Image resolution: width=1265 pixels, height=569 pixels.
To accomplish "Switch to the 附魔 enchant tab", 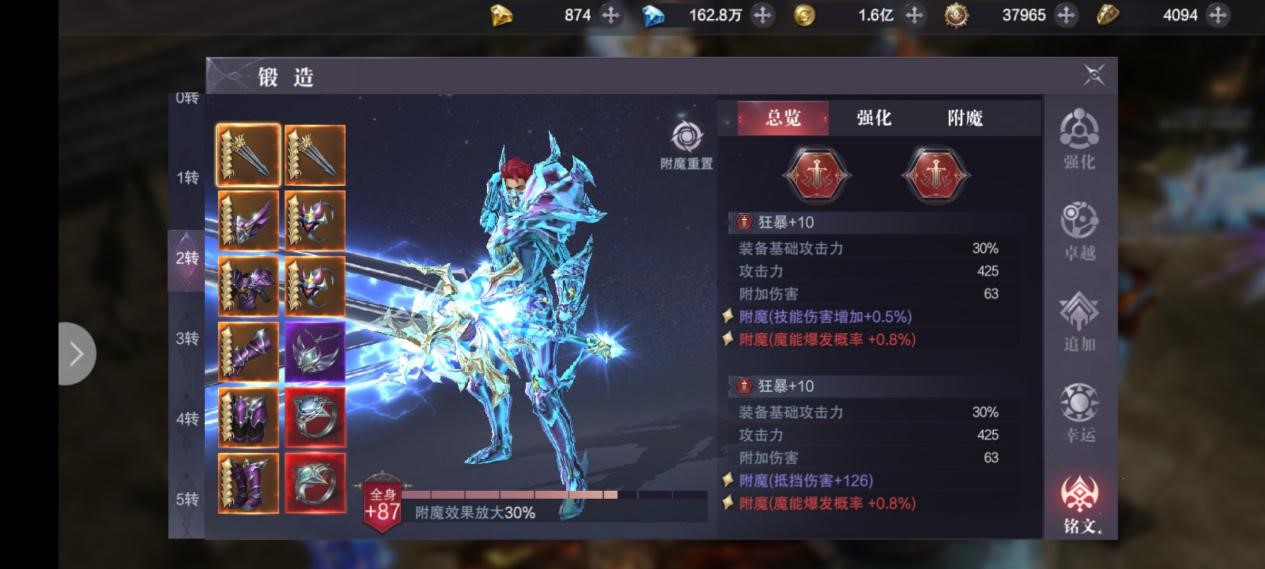I will pyautogui.click(x=965, y=118).
